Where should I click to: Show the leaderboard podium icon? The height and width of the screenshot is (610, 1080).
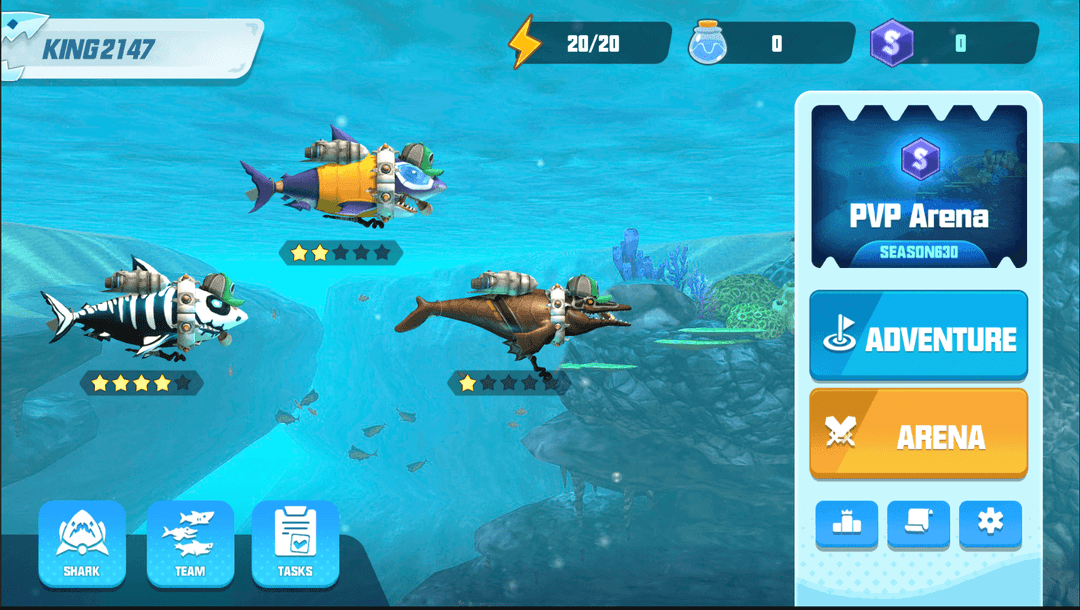(x=846, y=522)
